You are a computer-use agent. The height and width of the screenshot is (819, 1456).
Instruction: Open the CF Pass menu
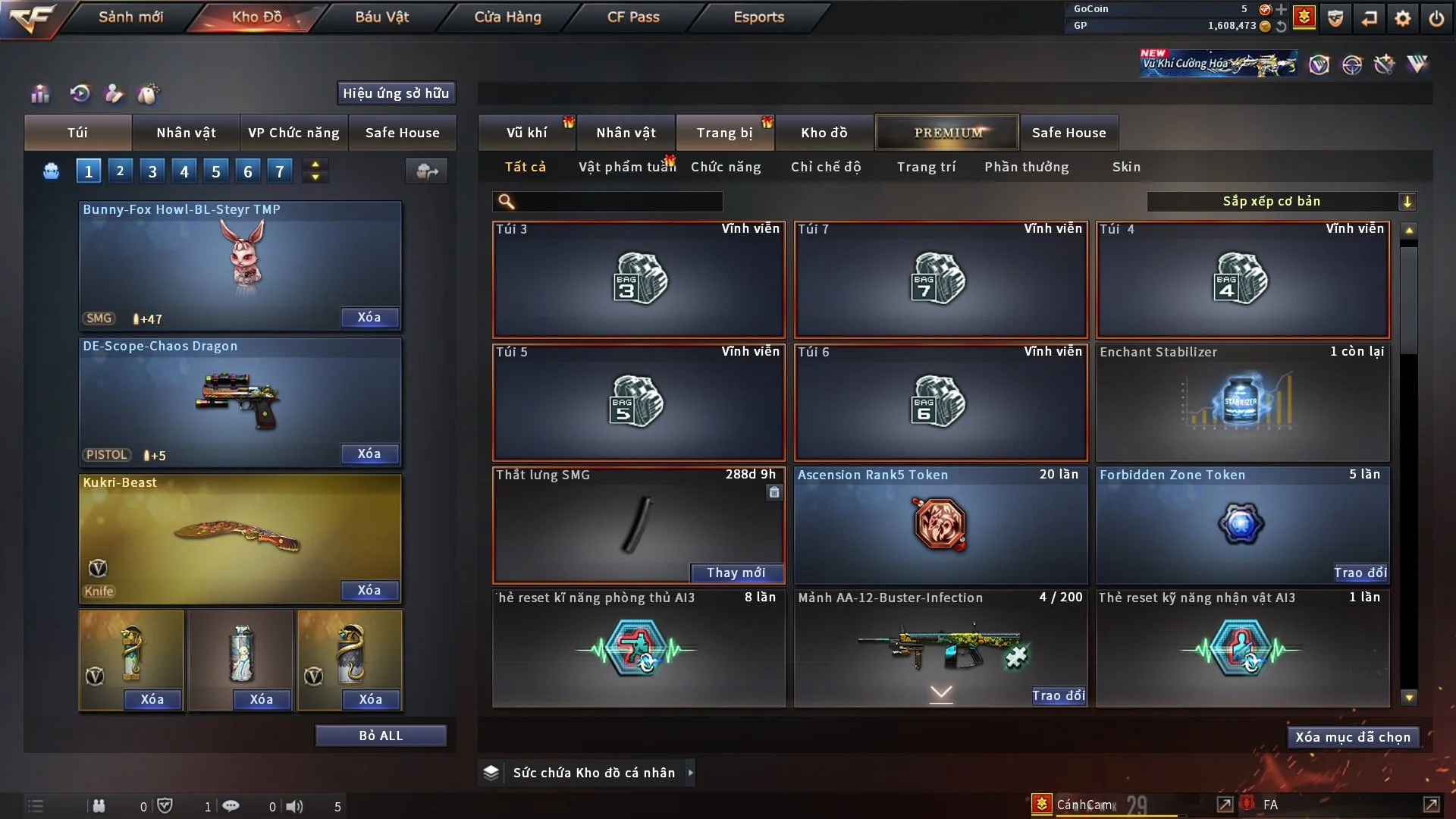(633, 17)
